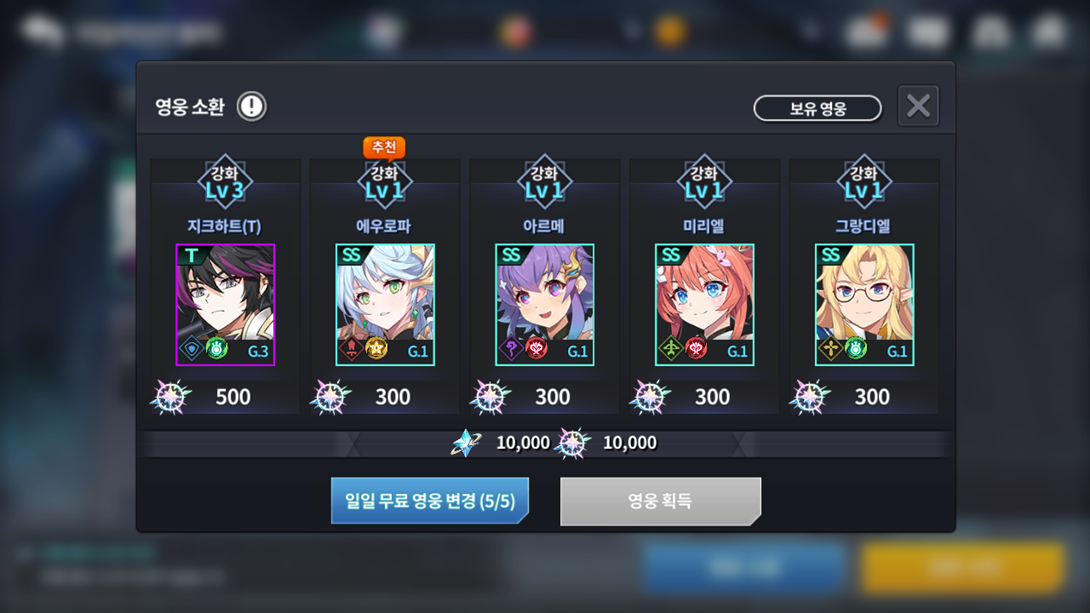This screenshot has width=1090, height=613.
Task: Click the 영웅 획득 acquire hero button
Action: pyautogui.click(x=660, y=501)
